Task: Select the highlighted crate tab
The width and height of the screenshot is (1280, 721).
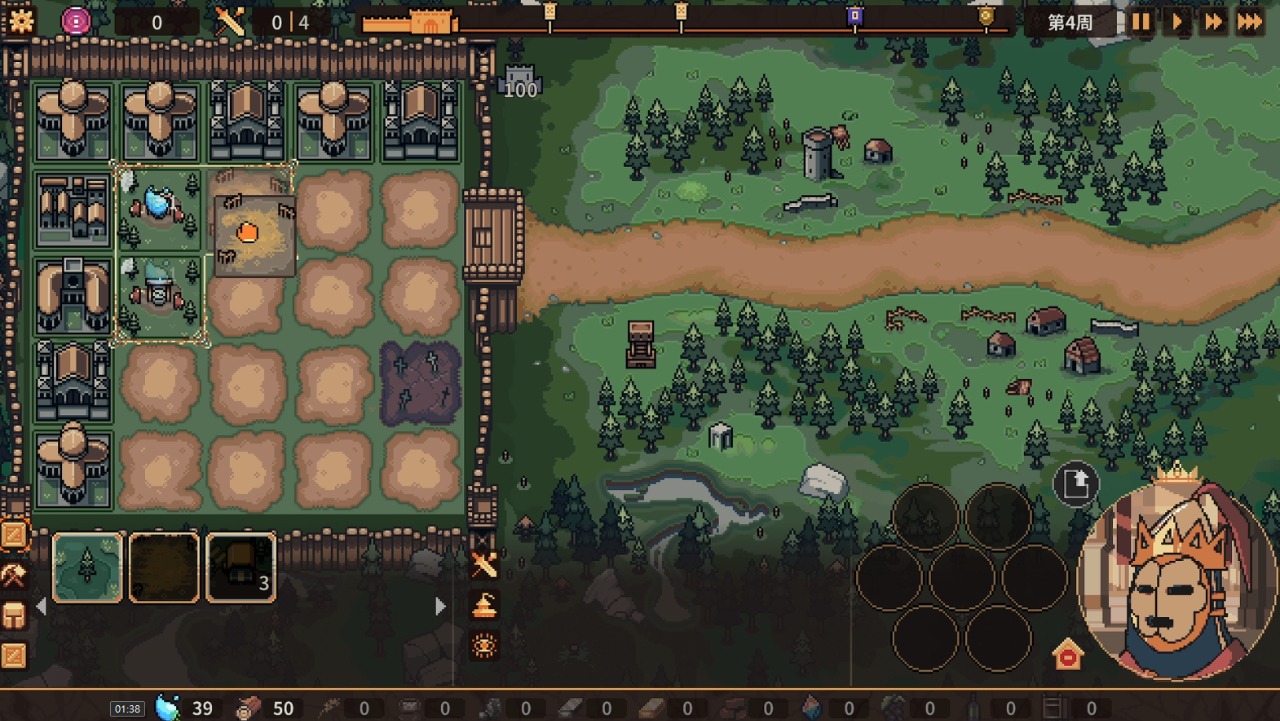Action: (x=14, y=536)
